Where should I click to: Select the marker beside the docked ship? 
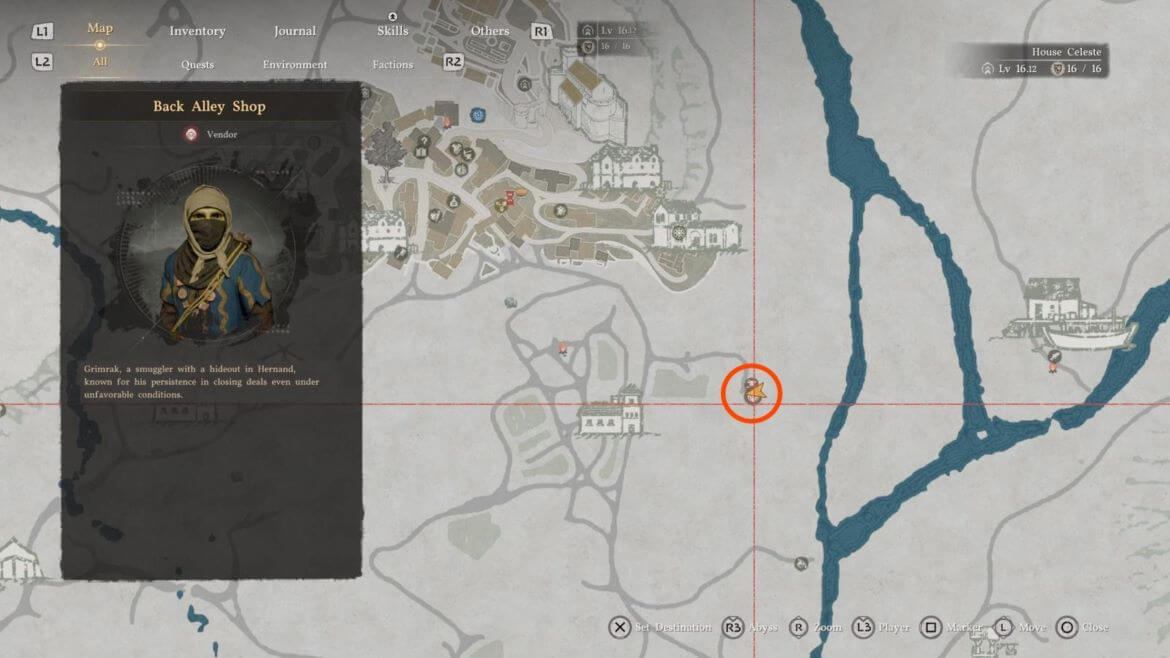pos(1053,357)
